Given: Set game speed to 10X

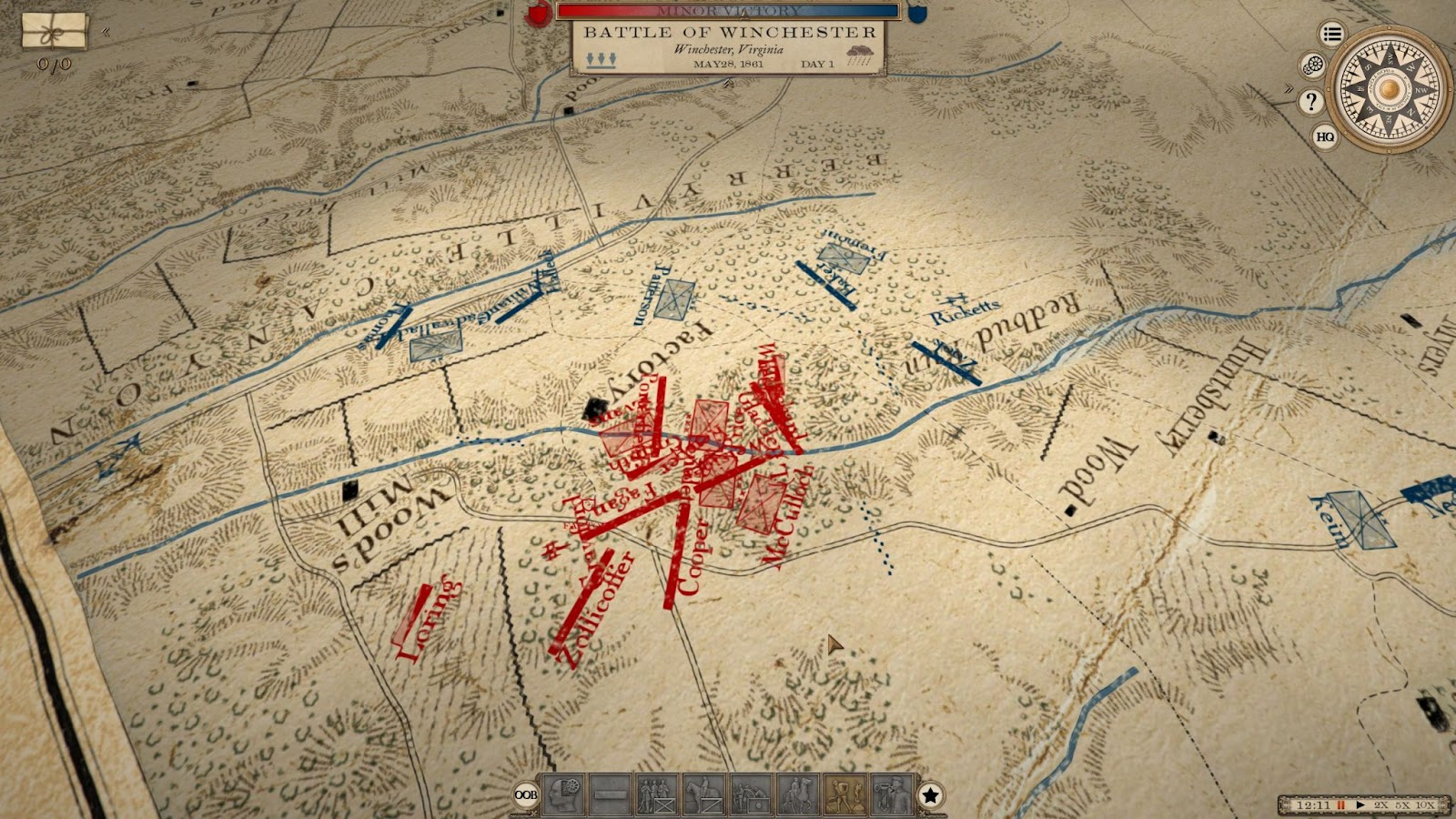Looking at the screenshot, I should [1426, 805].
